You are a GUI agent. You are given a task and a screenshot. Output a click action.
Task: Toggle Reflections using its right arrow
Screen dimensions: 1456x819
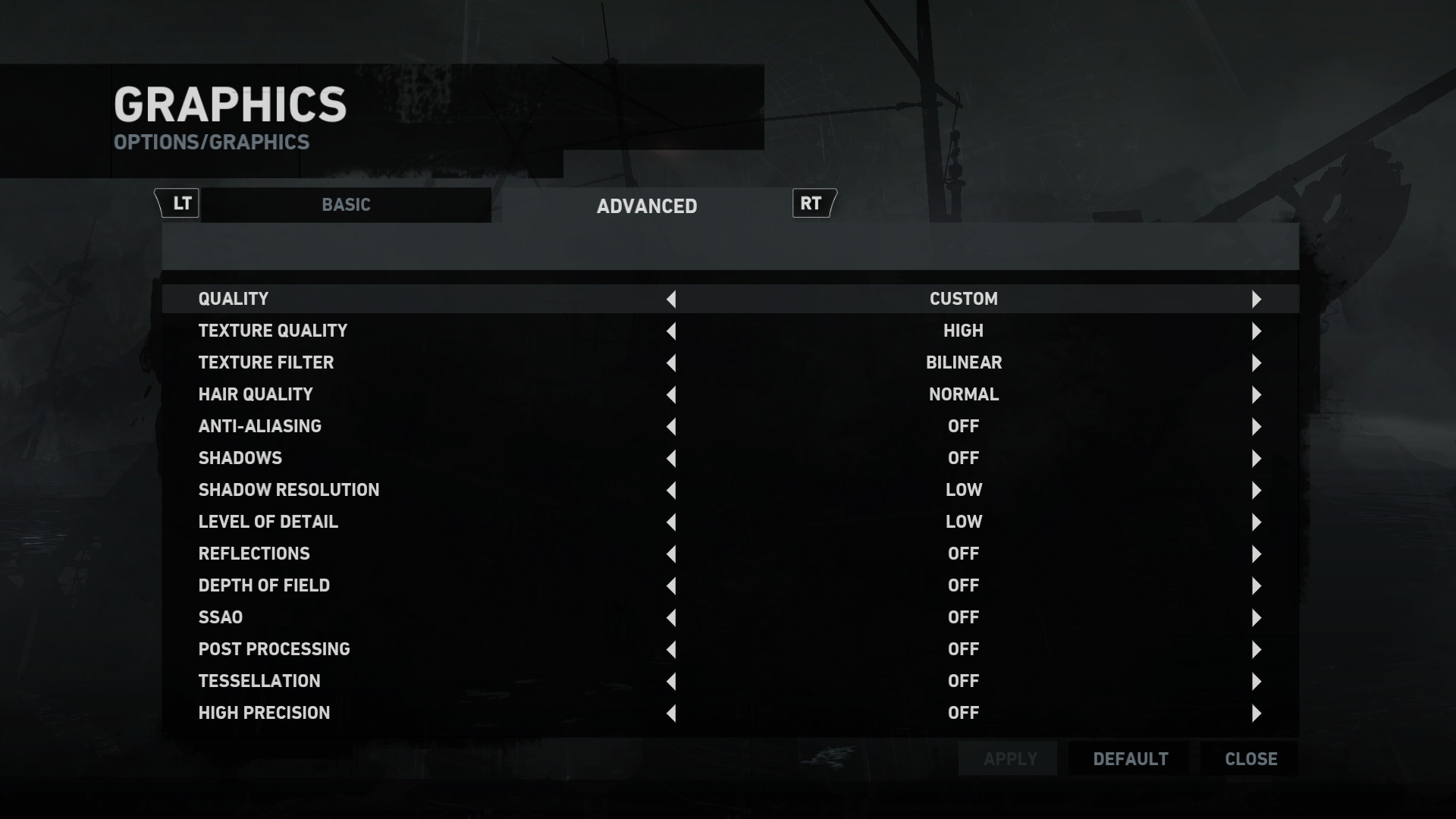point(1257,554)
